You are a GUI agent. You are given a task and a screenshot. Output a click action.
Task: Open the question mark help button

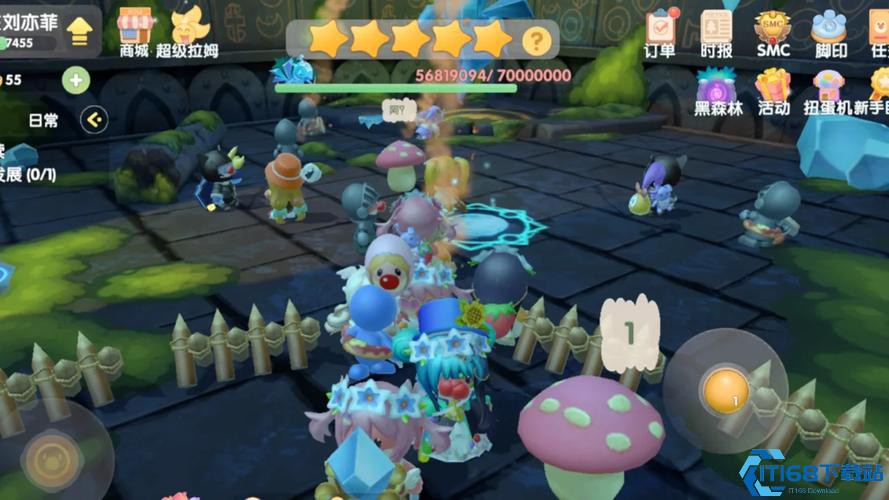(x=537, y=40)
